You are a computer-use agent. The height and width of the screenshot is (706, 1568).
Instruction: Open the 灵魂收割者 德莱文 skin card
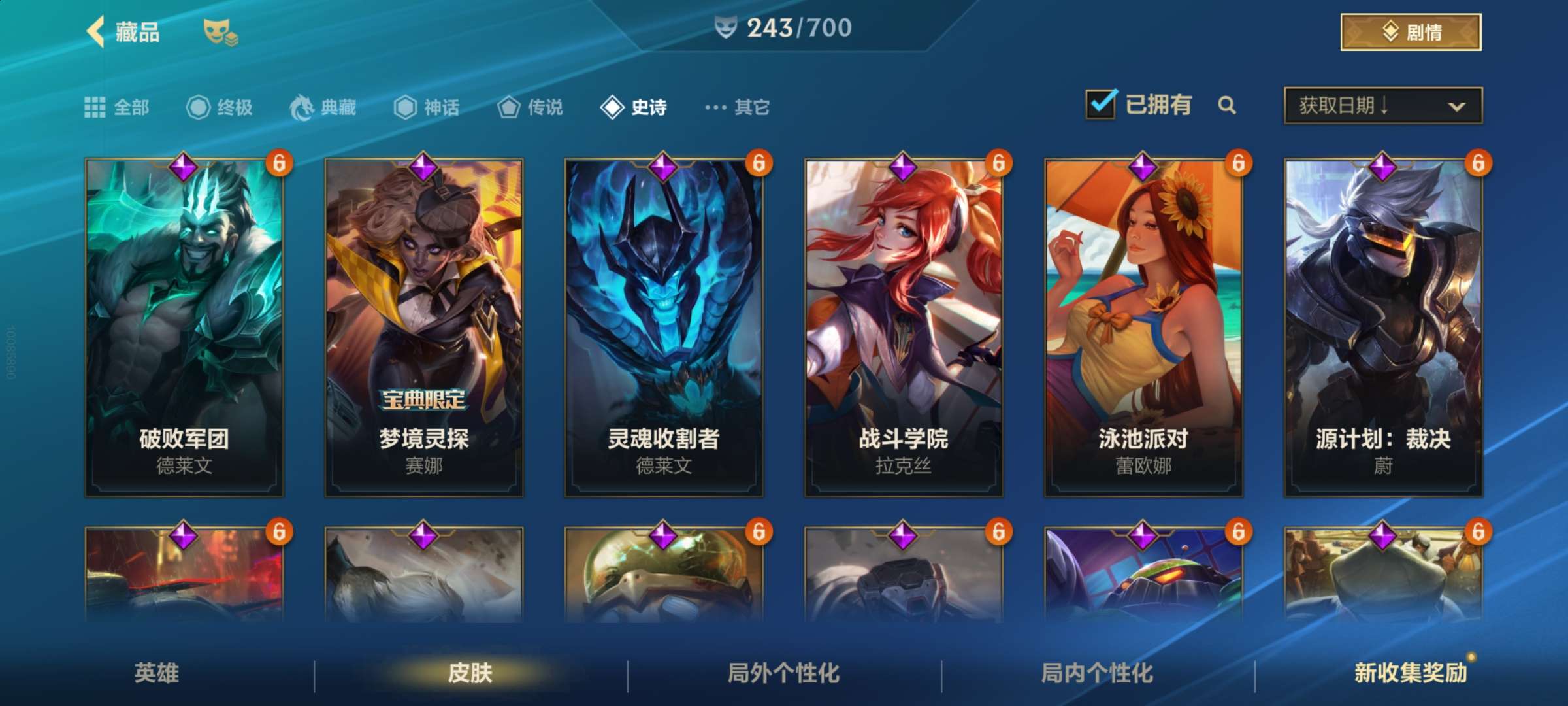tap(664, 327)
